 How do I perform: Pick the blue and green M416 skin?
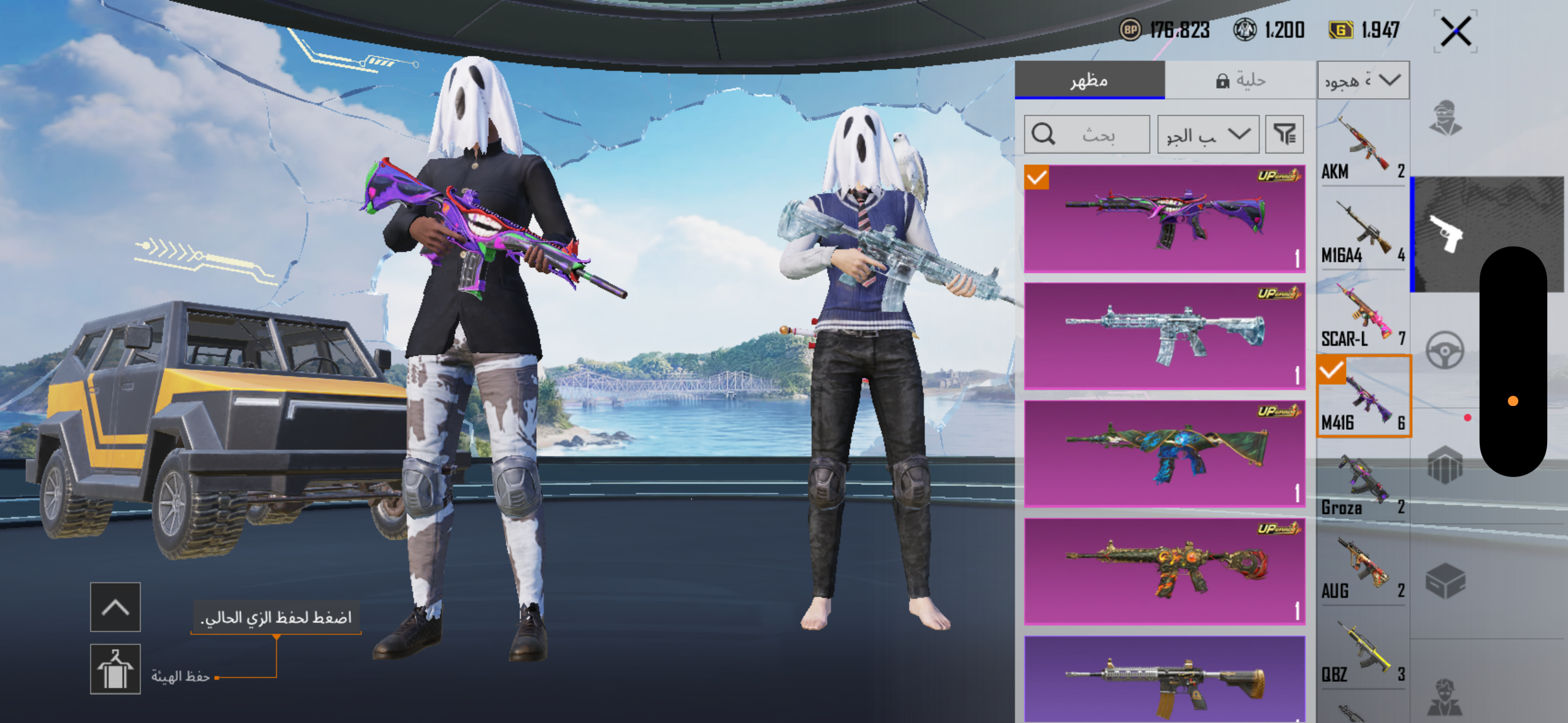pyautogui.click(x=1164, y=454)
